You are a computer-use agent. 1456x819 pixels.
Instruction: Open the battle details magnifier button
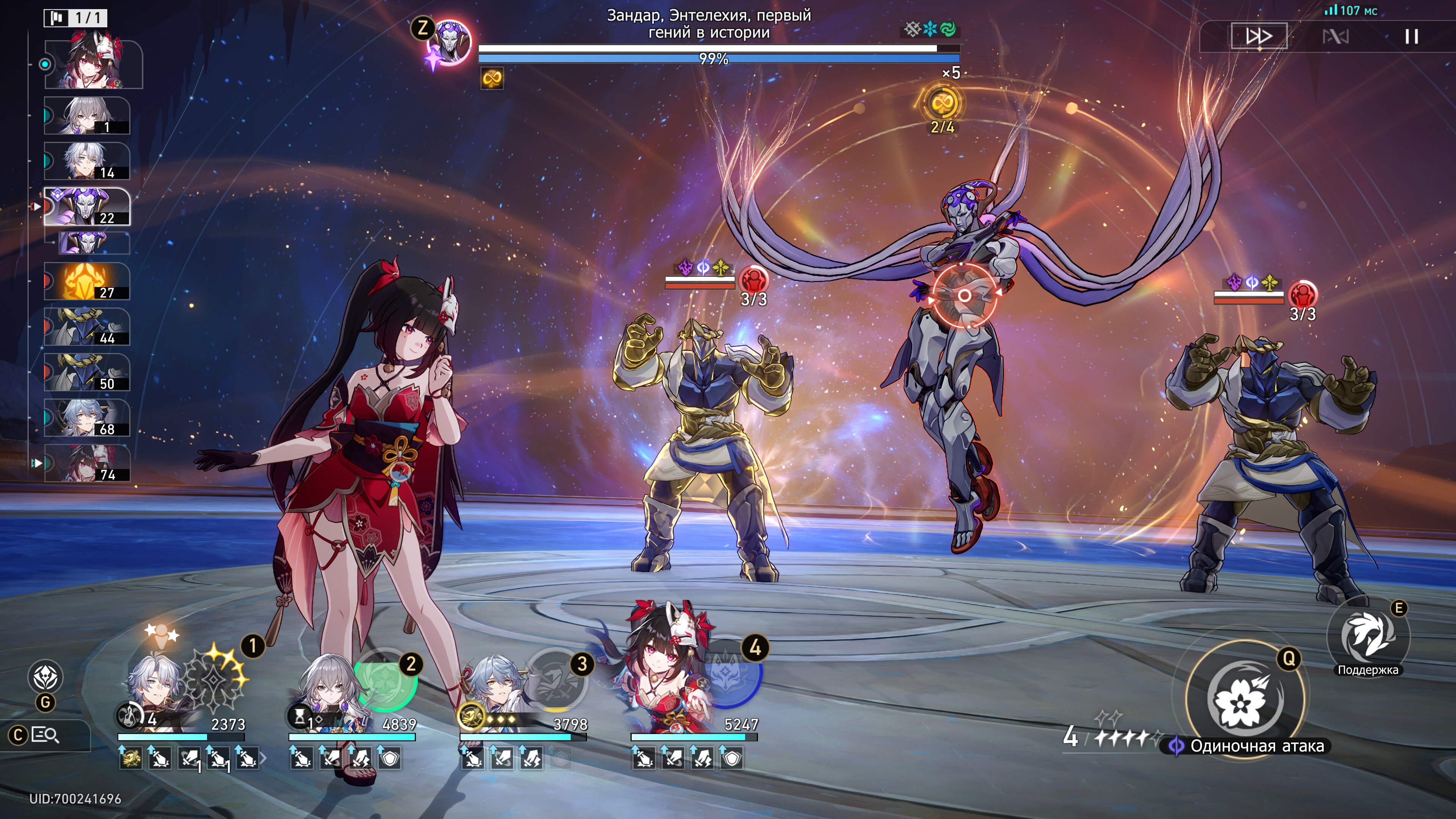(45, 735)
